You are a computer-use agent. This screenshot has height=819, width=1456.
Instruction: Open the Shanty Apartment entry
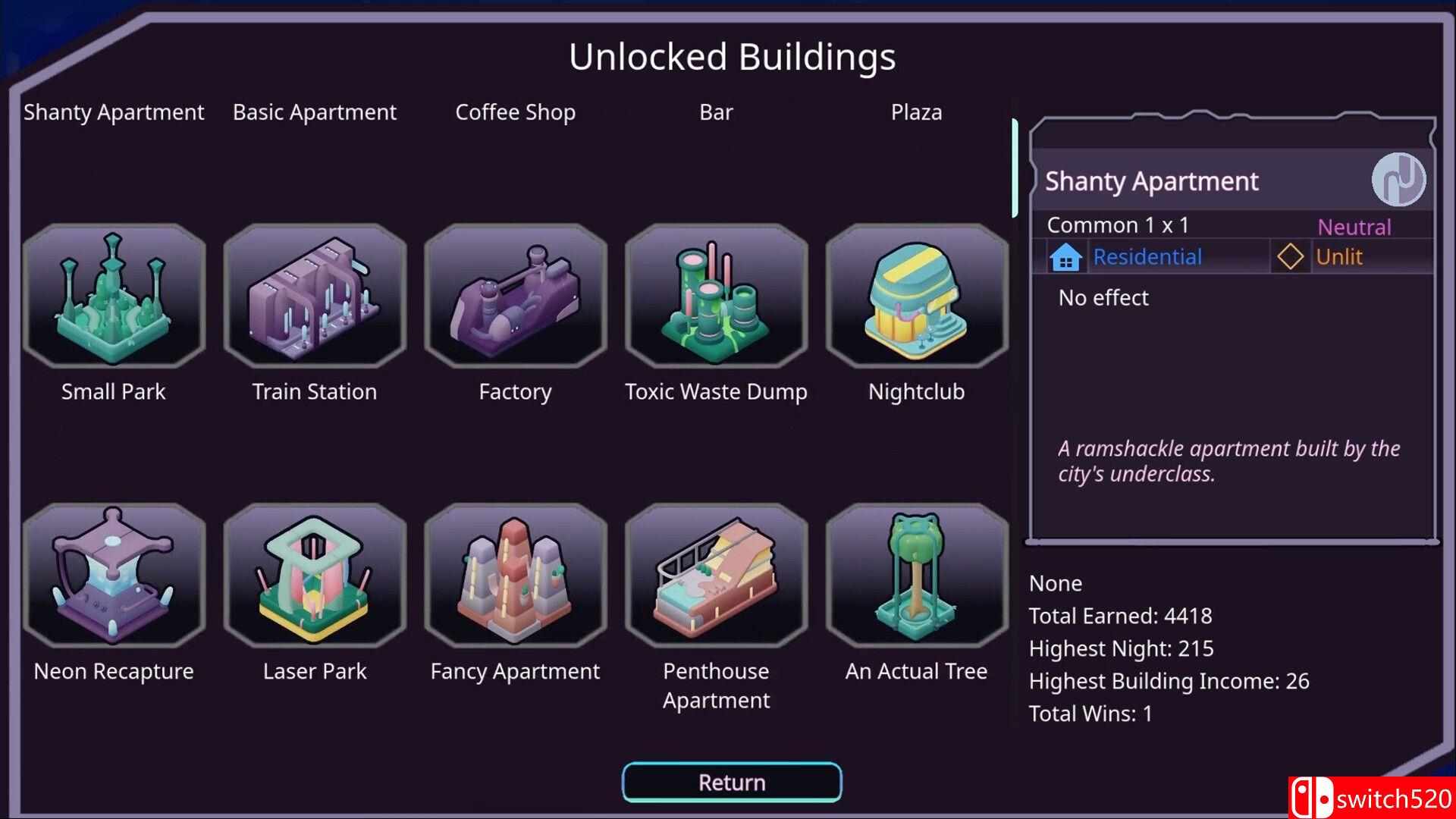(113, 111)
